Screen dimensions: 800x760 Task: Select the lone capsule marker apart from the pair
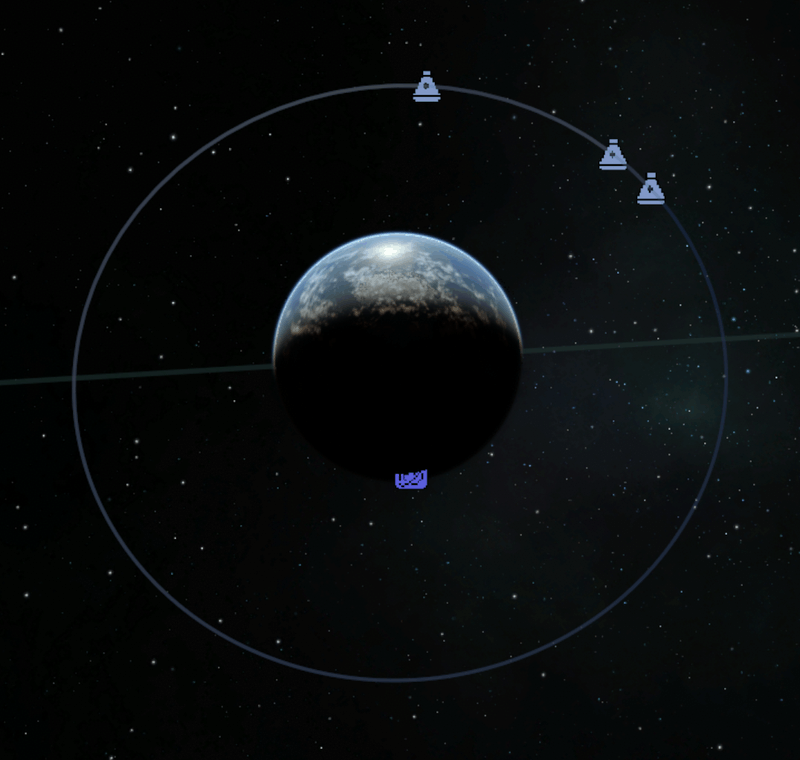[427, 87]
